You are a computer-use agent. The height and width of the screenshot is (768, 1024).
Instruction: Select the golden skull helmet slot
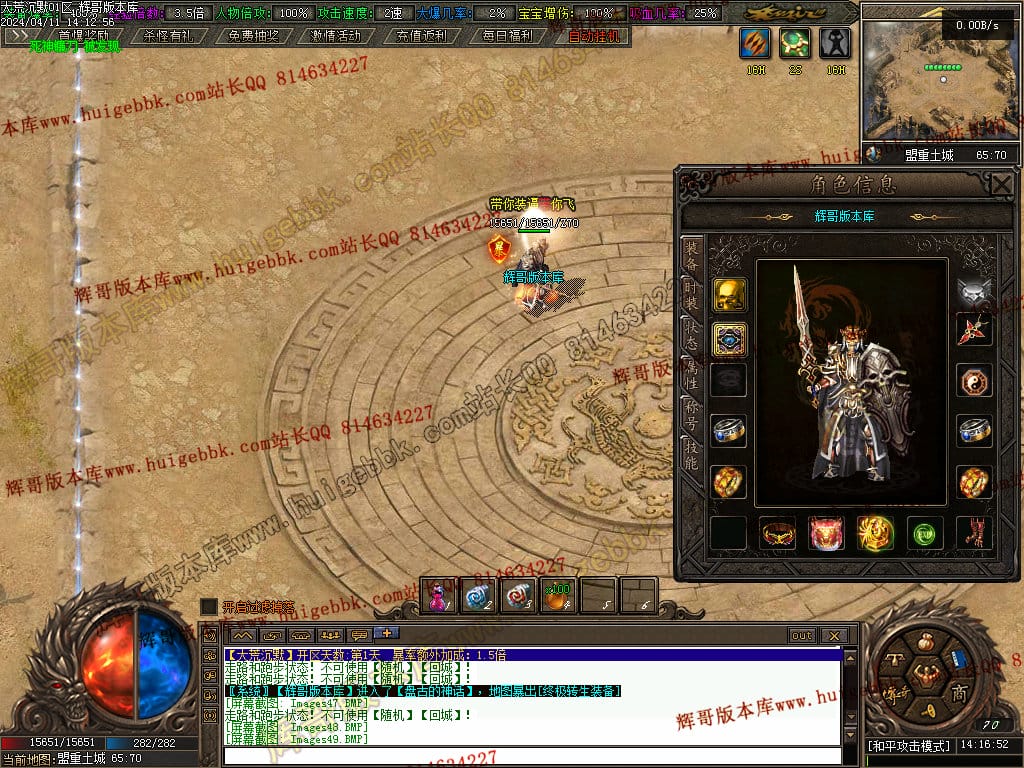click(729, 294)
